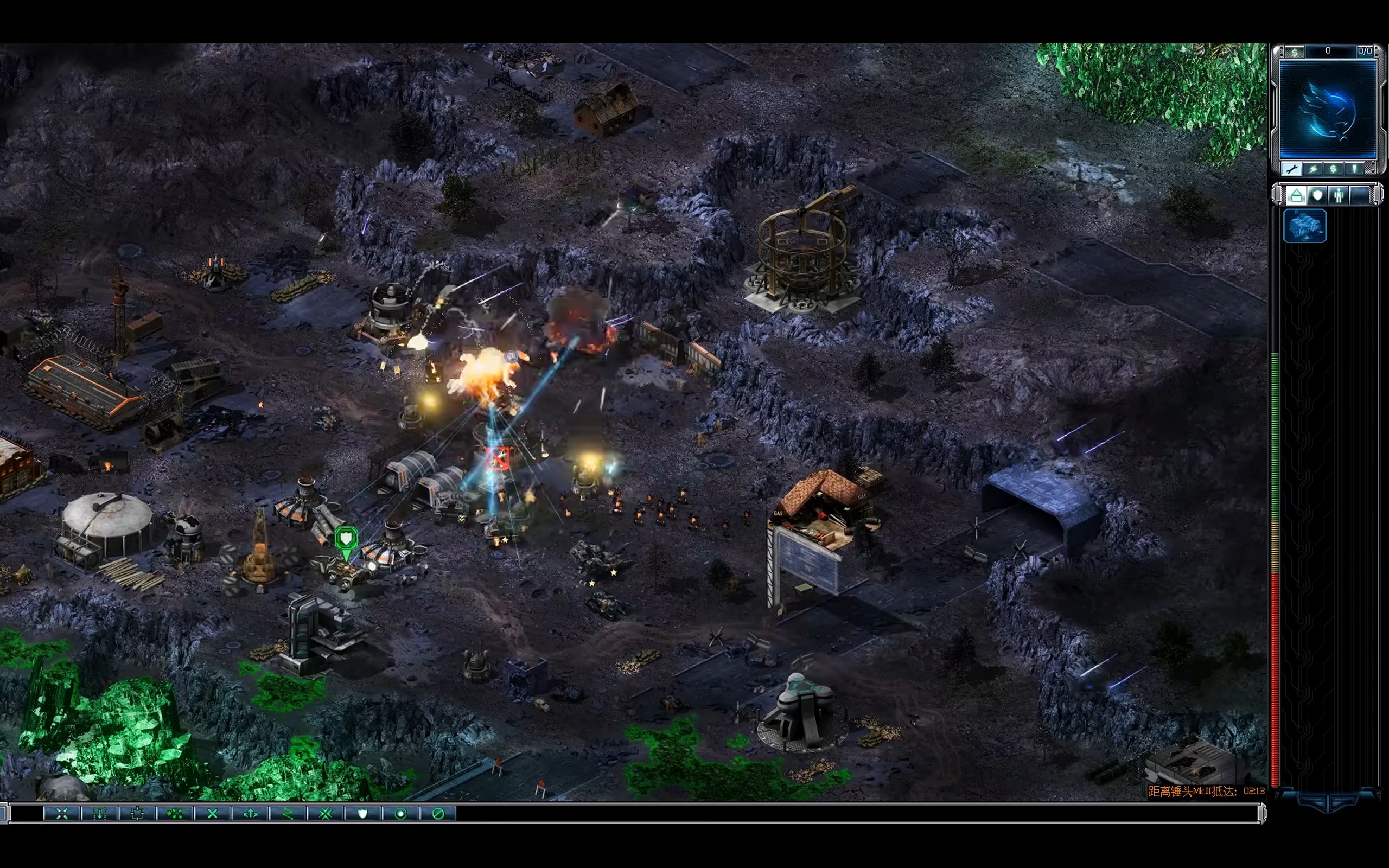Activate the three-arrow spread command
The height and width of the screenshot is (868, 1389).
(250, 813)
